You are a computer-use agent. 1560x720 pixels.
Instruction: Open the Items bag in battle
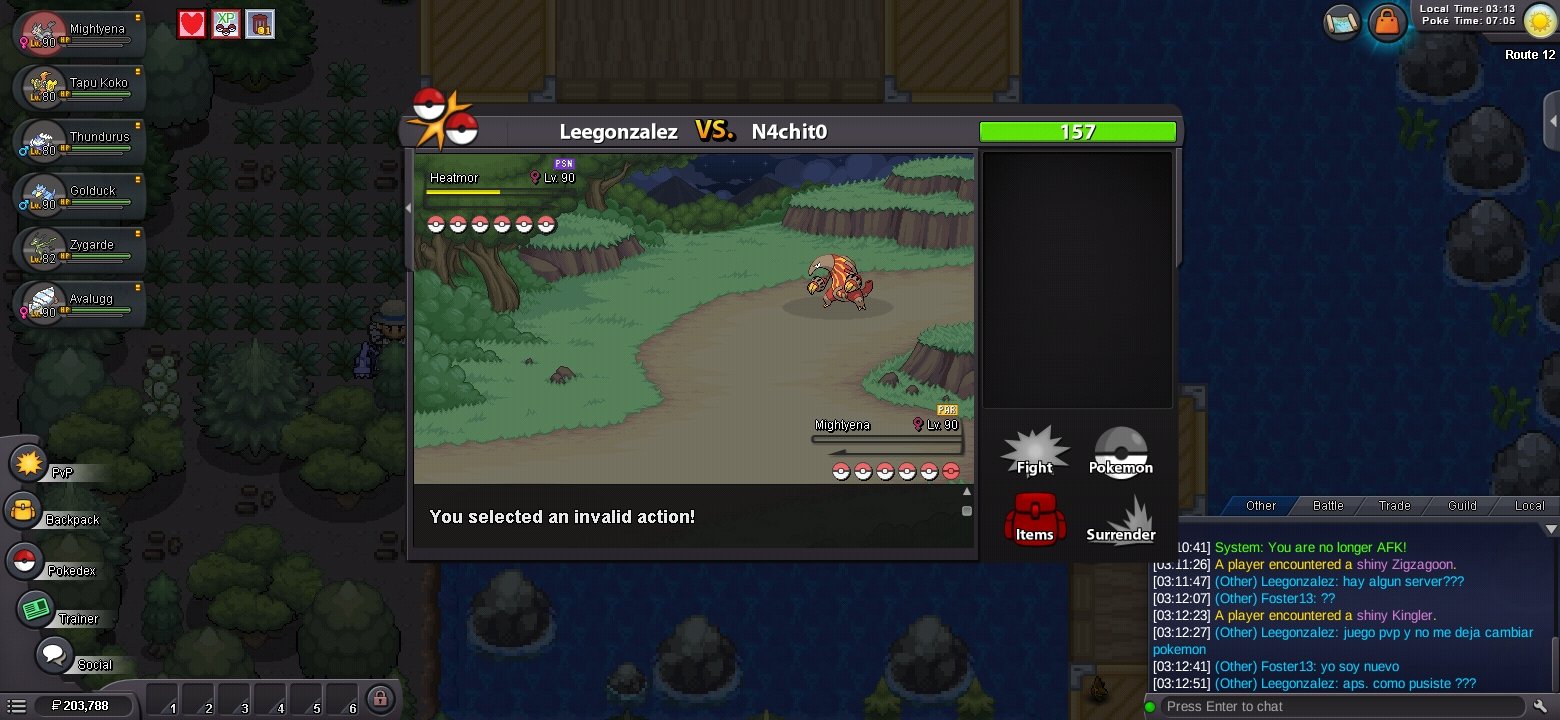(1034, 519)
